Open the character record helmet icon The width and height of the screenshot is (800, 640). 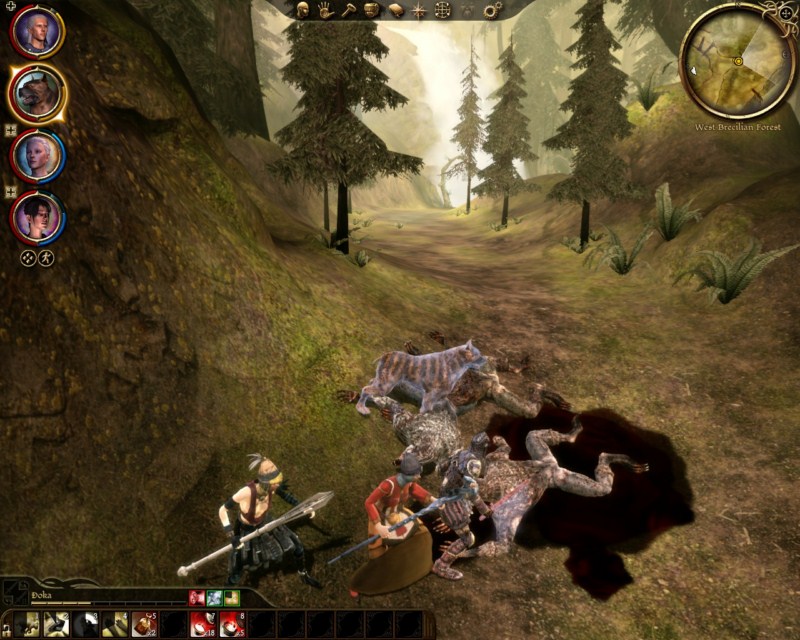302,10
